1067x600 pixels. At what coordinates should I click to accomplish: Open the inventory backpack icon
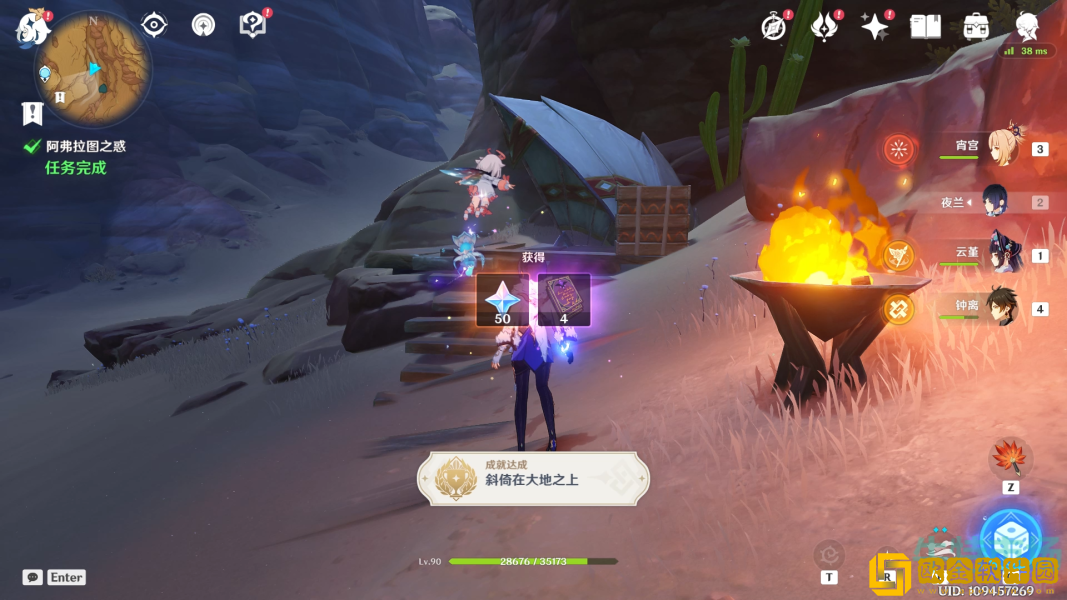(x=976, y=27)
